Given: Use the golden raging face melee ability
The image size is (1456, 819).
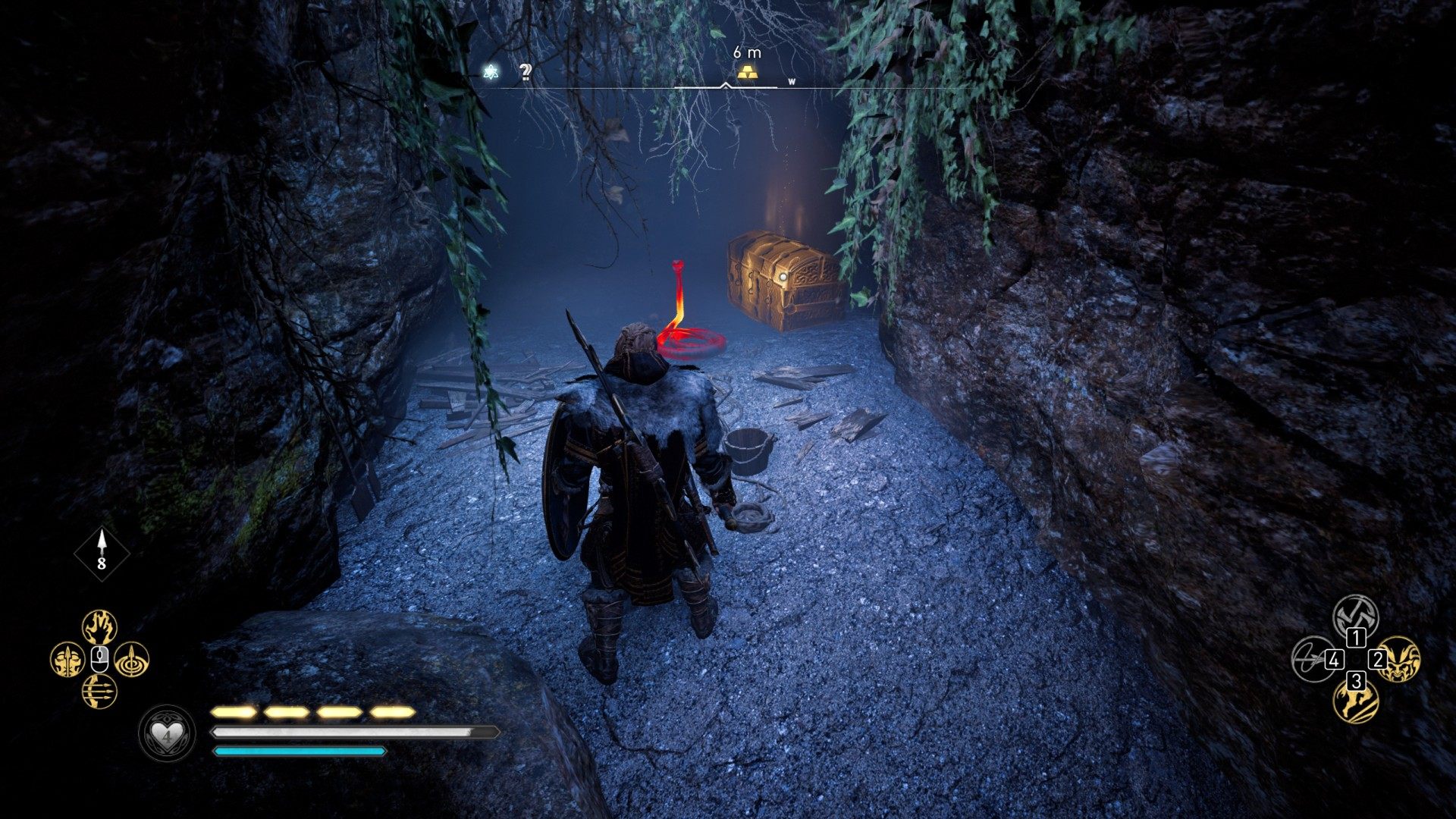Looking at the screenshot, I should [1398, 658].
